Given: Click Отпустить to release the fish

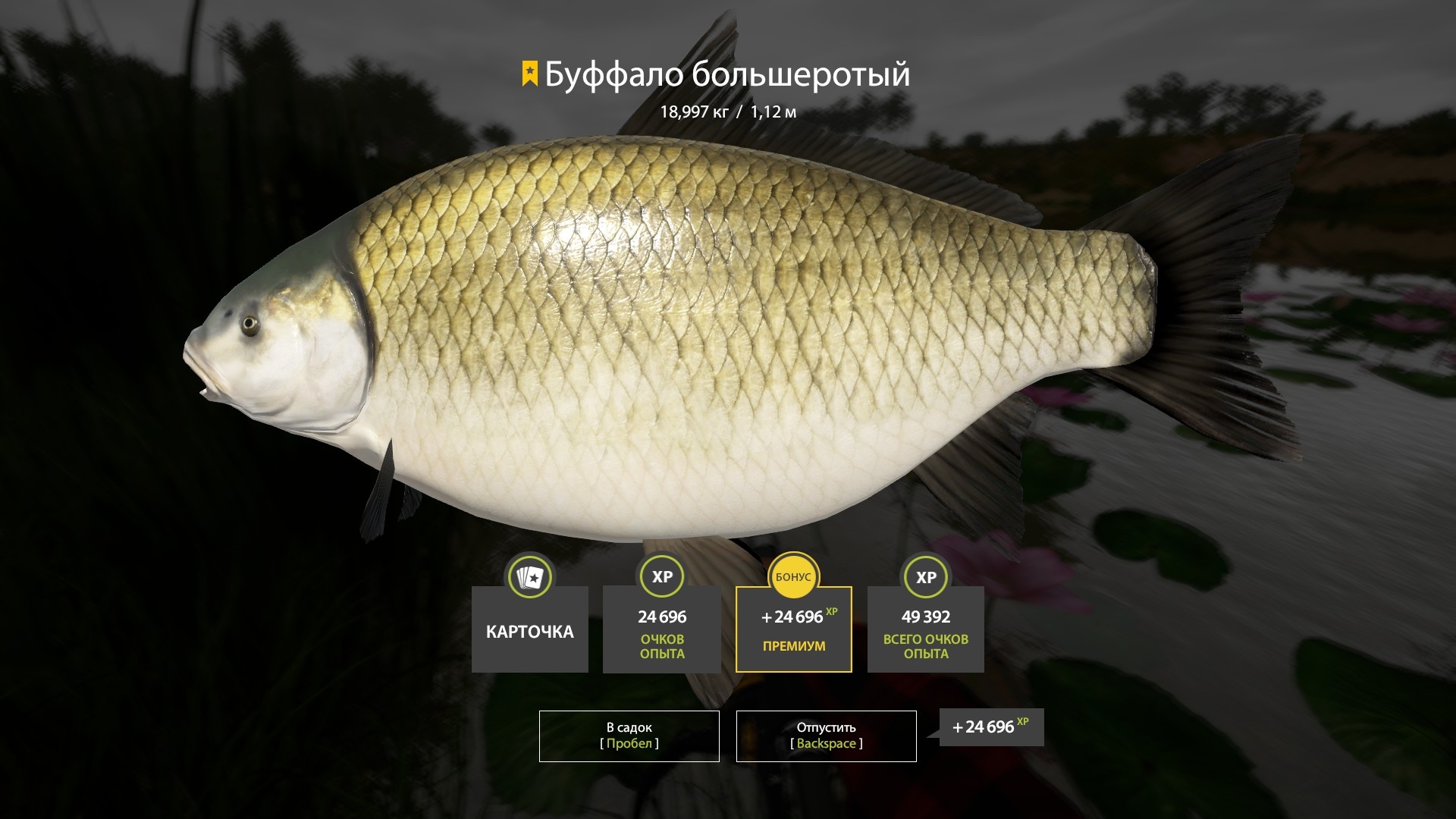Looking at the screenshot, I should 825,736.
